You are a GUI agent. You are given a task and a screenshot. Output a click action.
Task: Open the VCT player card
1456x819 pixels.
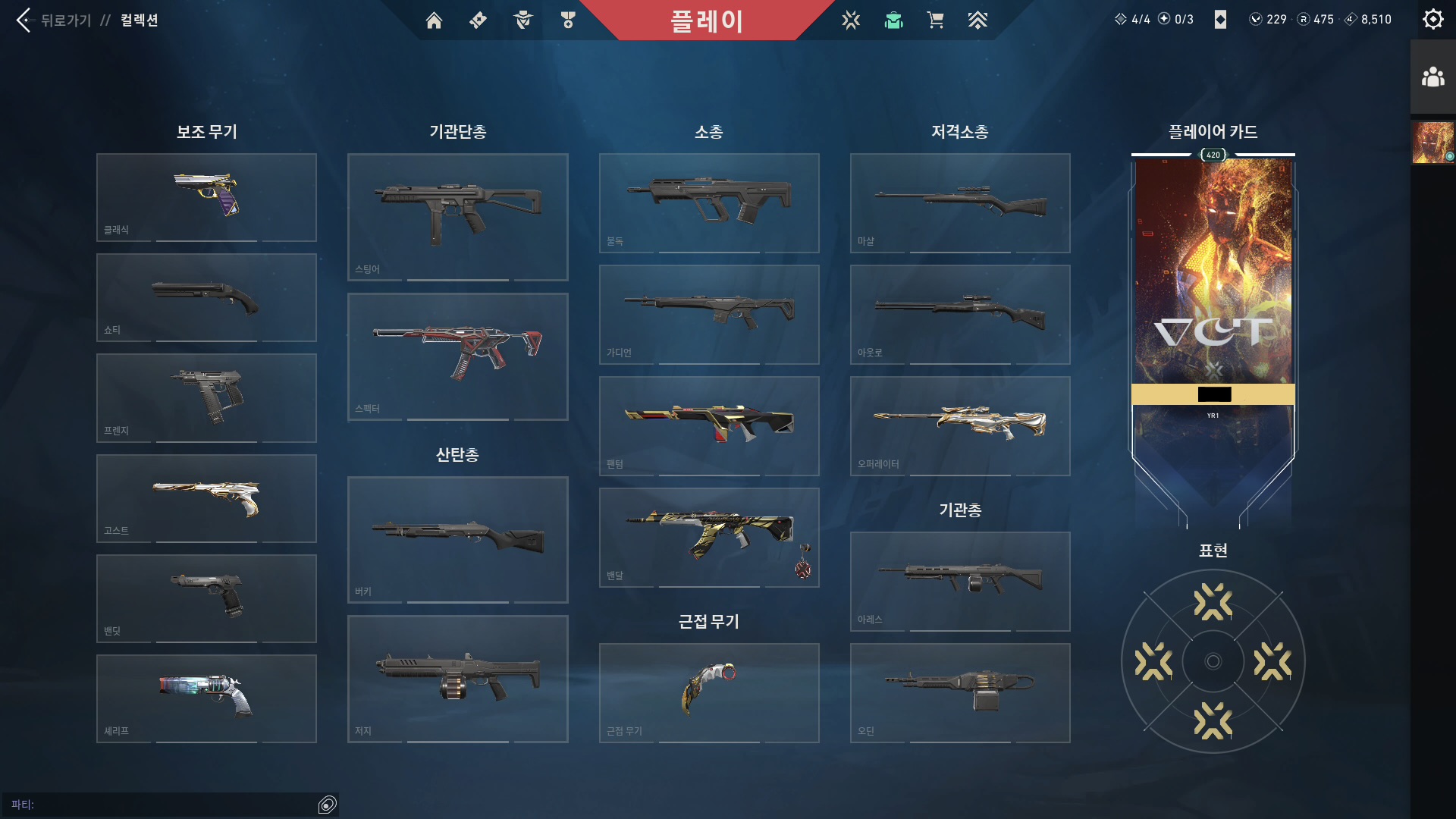[1213, 303]
